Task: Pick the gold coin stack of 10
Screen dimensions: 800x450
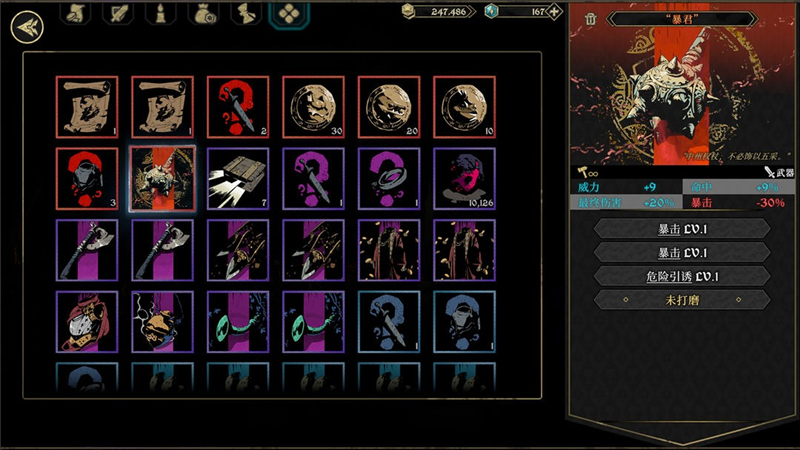Action: click(x=464, y=107)
